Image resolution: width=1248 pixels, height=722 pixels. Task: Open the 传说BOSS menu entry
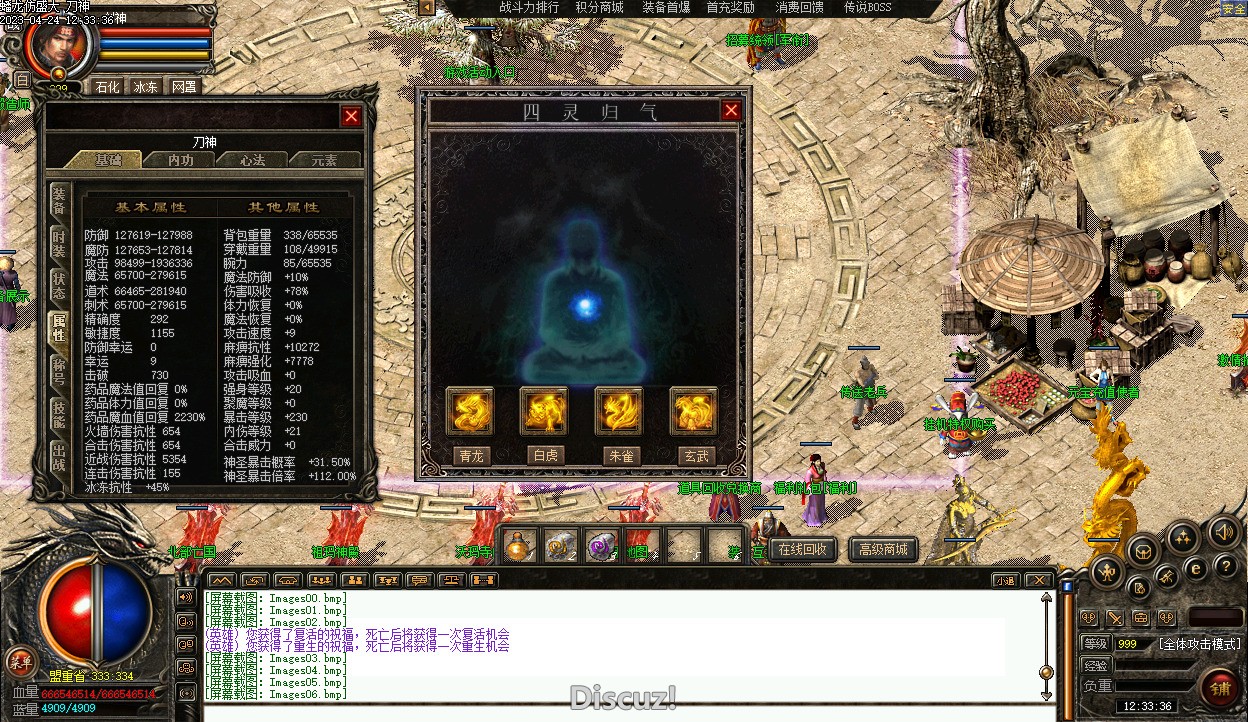[x=867, y=8]
